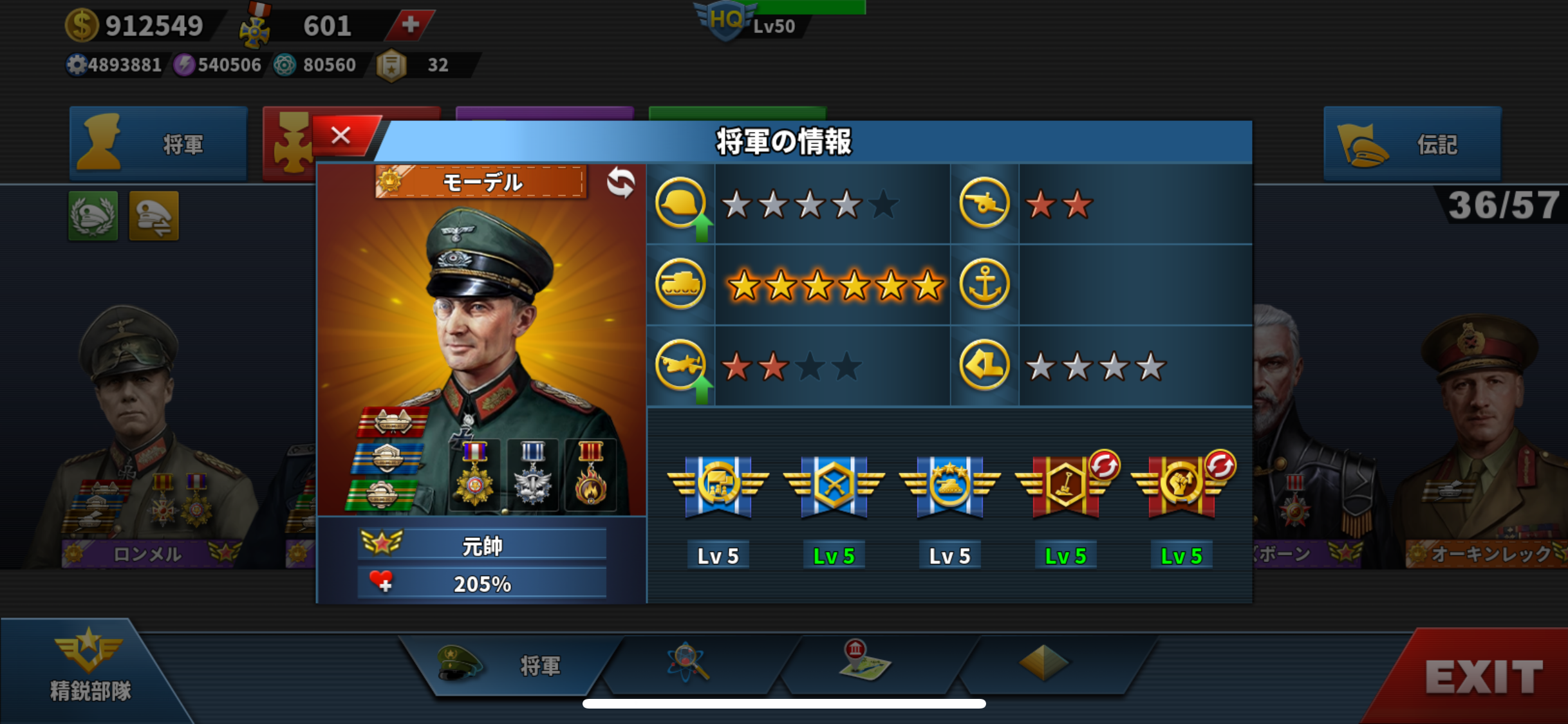Select the navy anchor attribute icon
The image size is (1568, 724).
click(984, 284)
